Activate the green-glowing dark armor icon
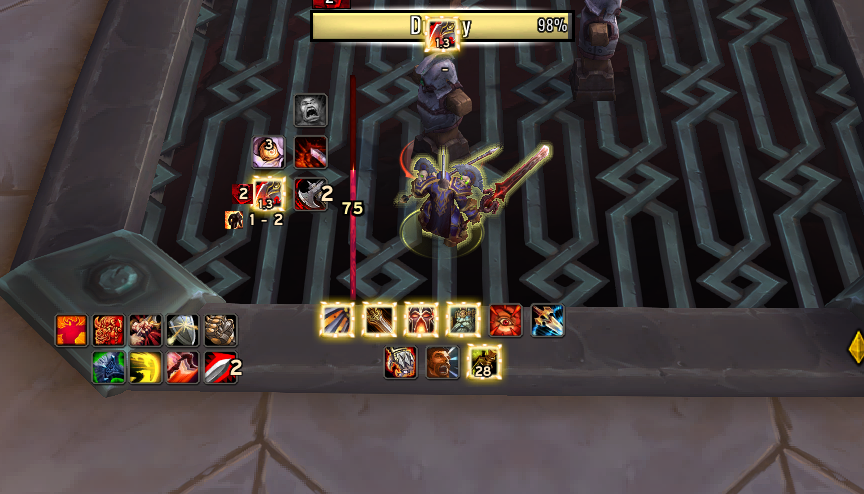Viewport: 864px width, 494px height. pyautogui.click(x=107, y=367)
